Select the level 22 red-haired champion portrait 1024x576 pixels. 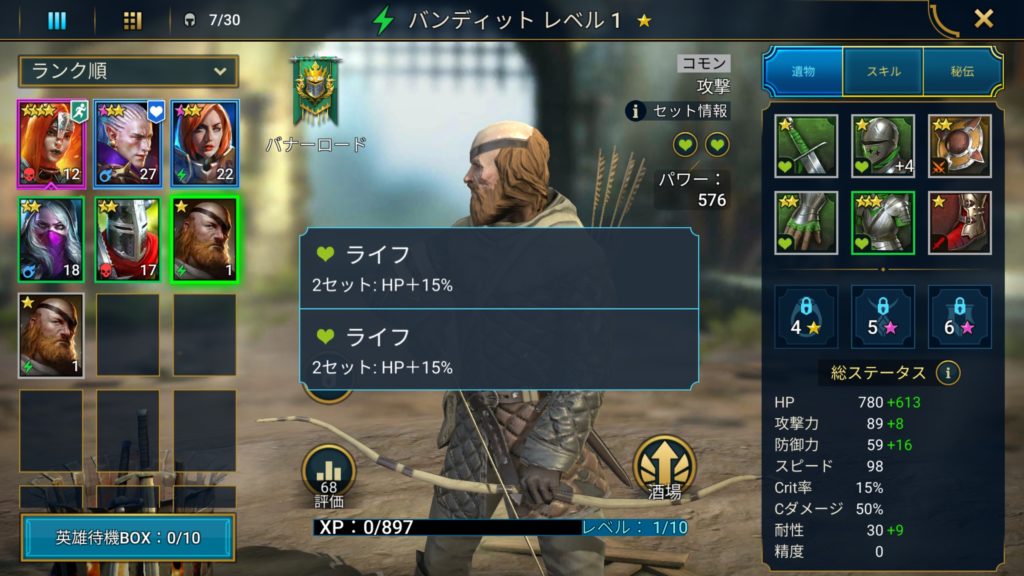[204, 144]
